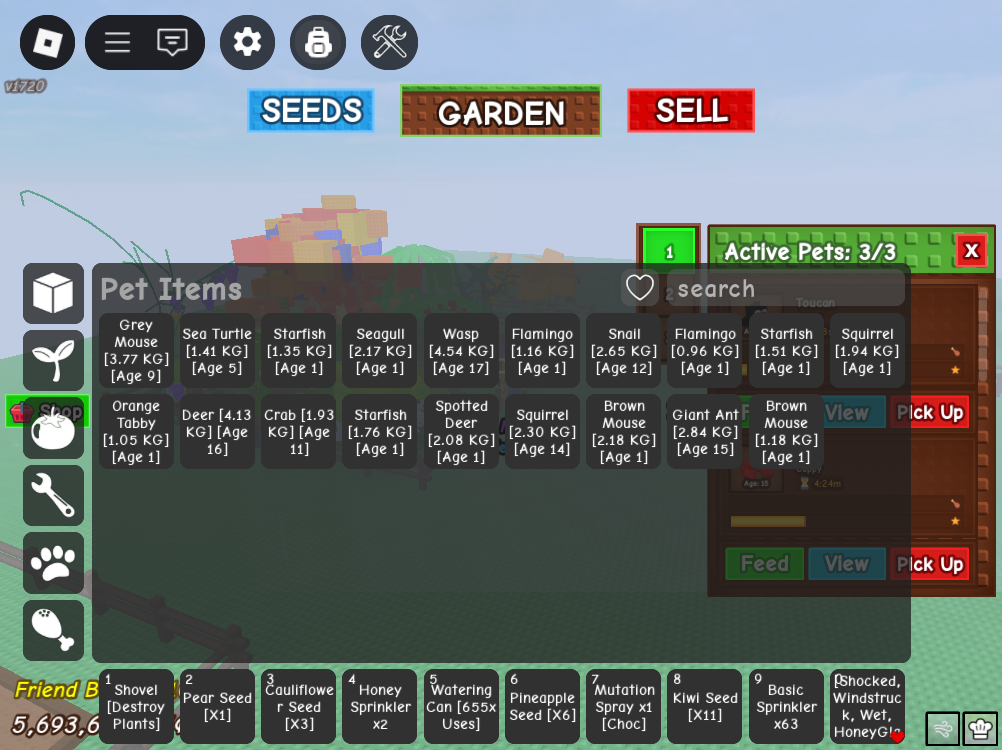Equip the Kiwi Seed hotbar slot

pos(705,706)
